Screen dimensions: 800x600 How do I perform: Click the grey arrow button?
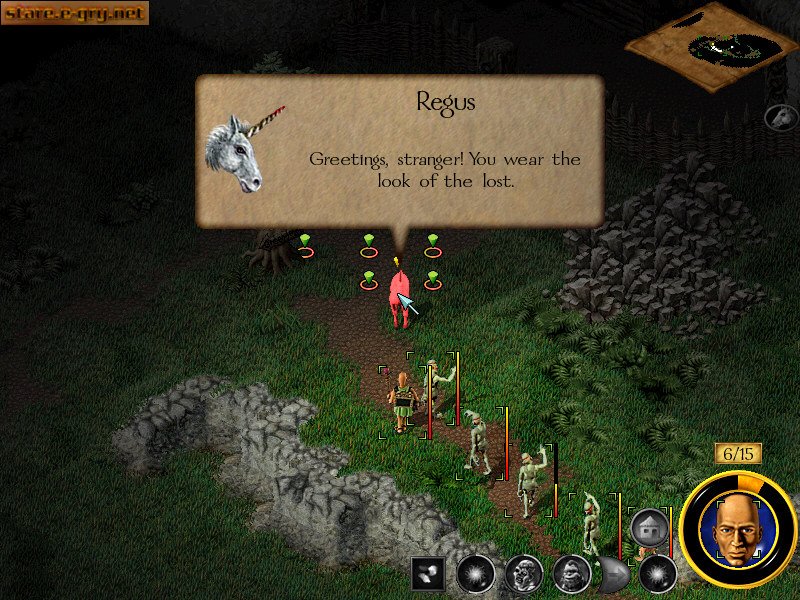(612, 574)
